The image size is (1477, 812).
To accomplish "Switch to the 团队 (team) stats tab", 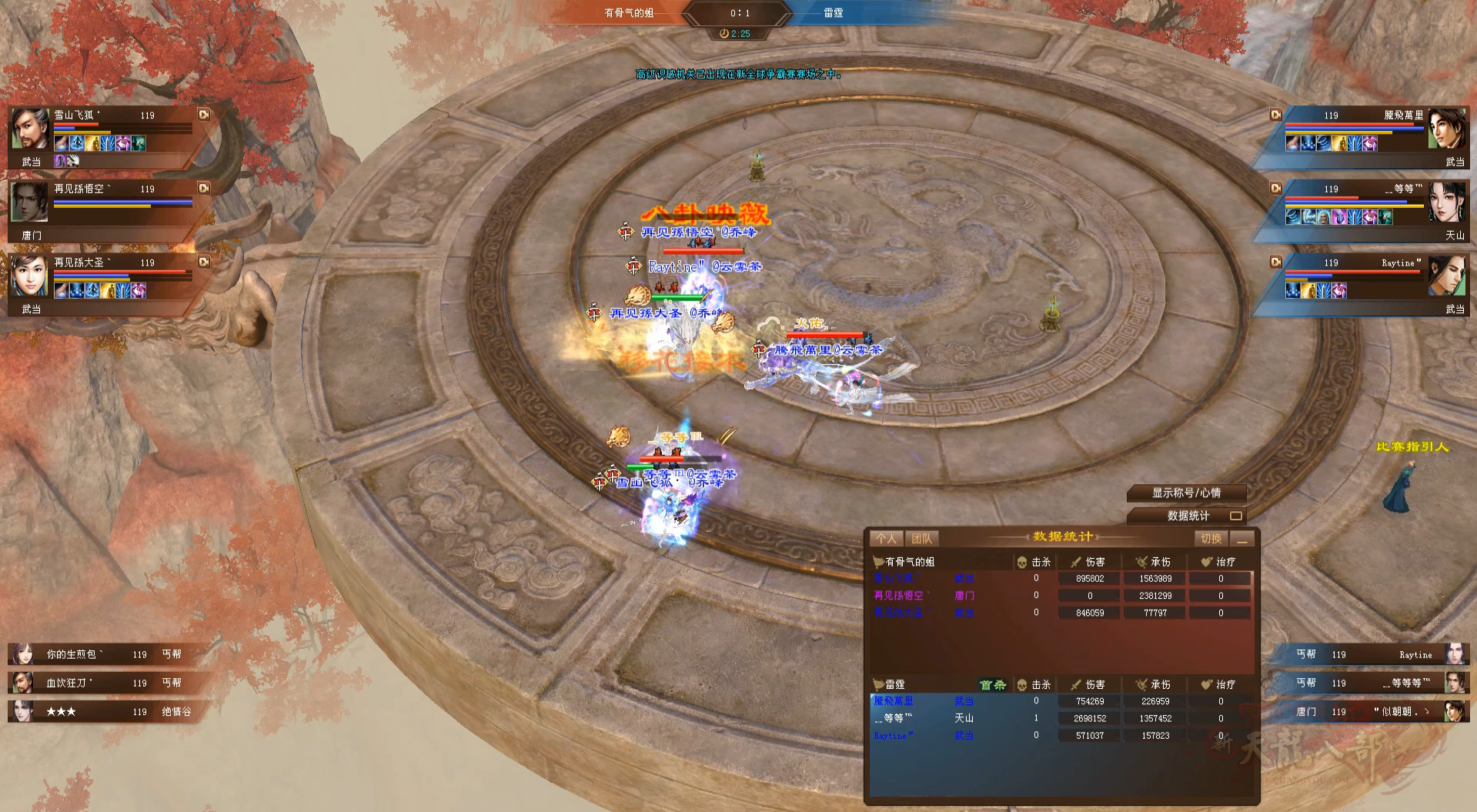I will (x=921, y=539).
